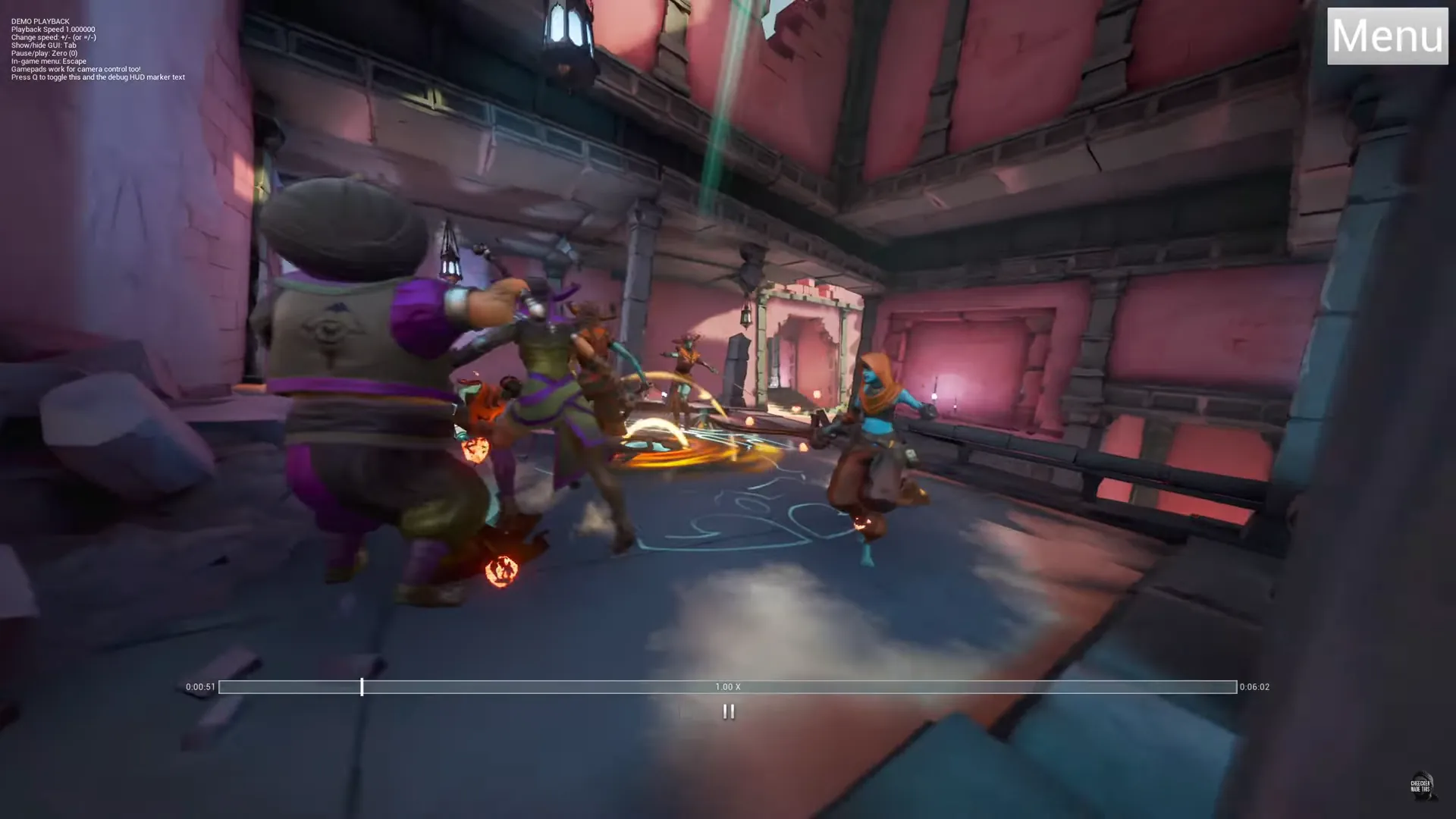Click the timeline's white playhead marker
The width and height of the screenshot is (1456, 819).
362,687
